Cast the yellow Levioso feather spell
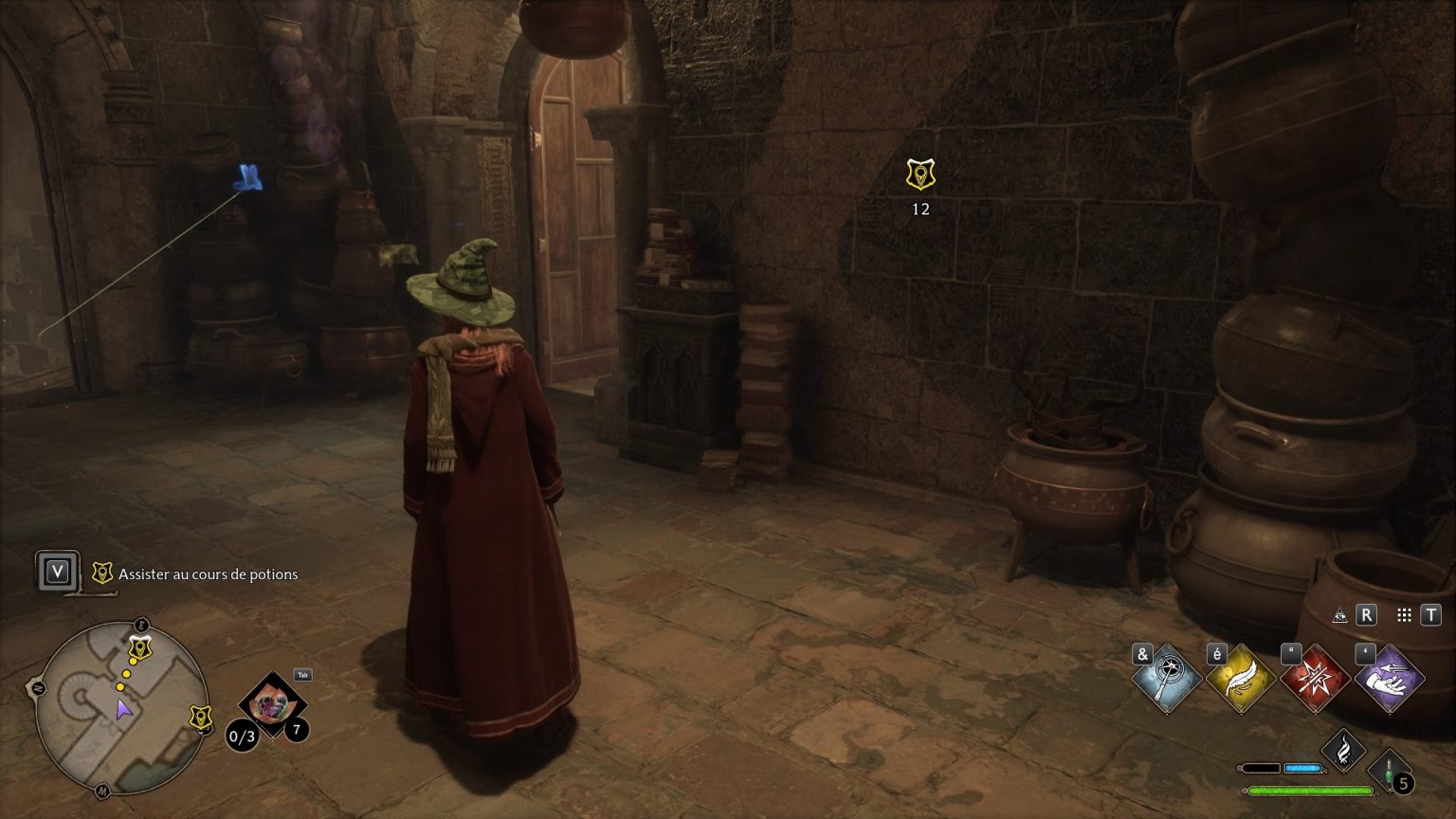This screenshot has height=819, width=1456. click(1239, 679)
